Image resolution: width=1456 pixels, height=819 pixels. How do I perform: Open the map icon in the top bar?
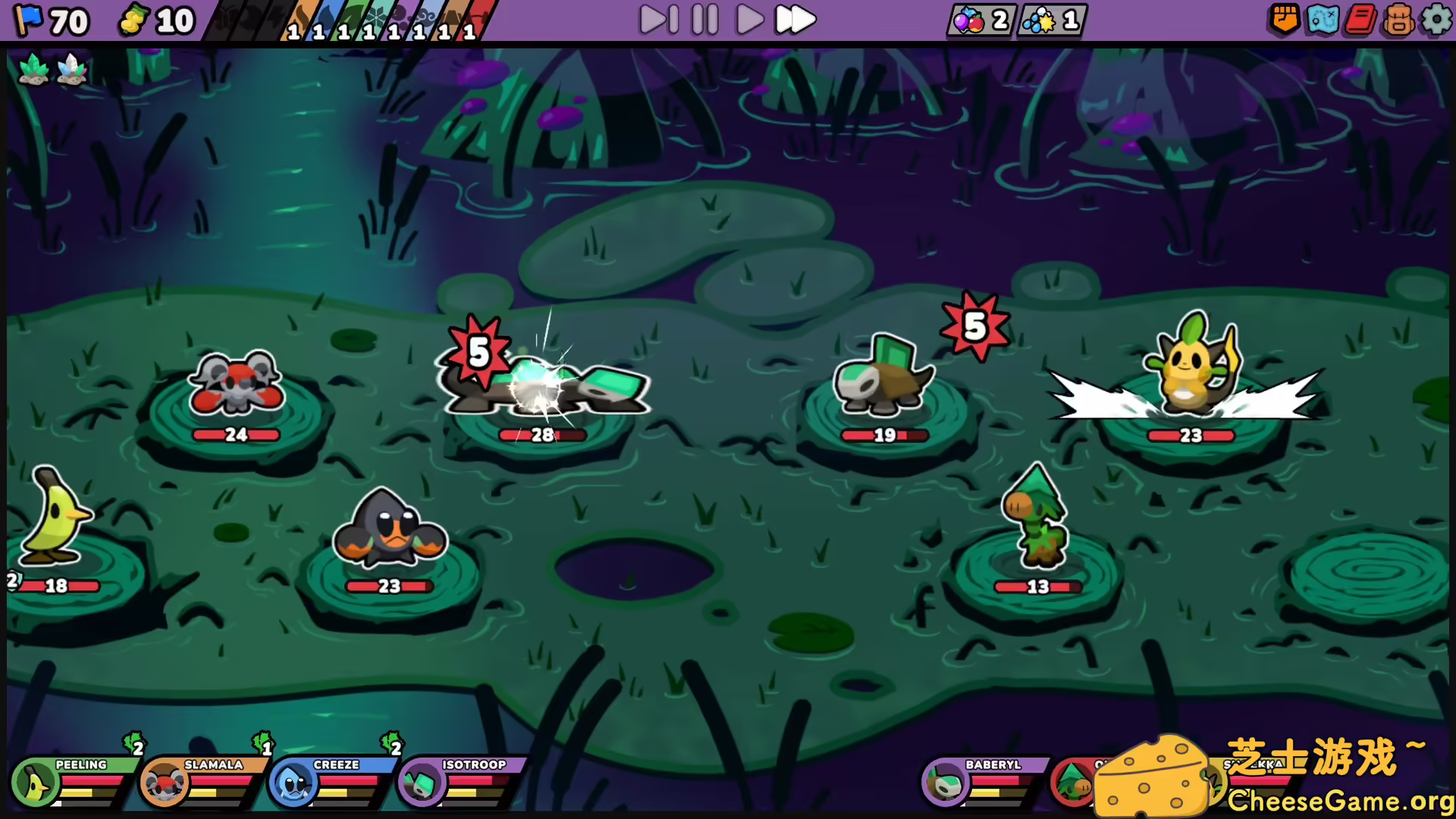(1321, 20)
